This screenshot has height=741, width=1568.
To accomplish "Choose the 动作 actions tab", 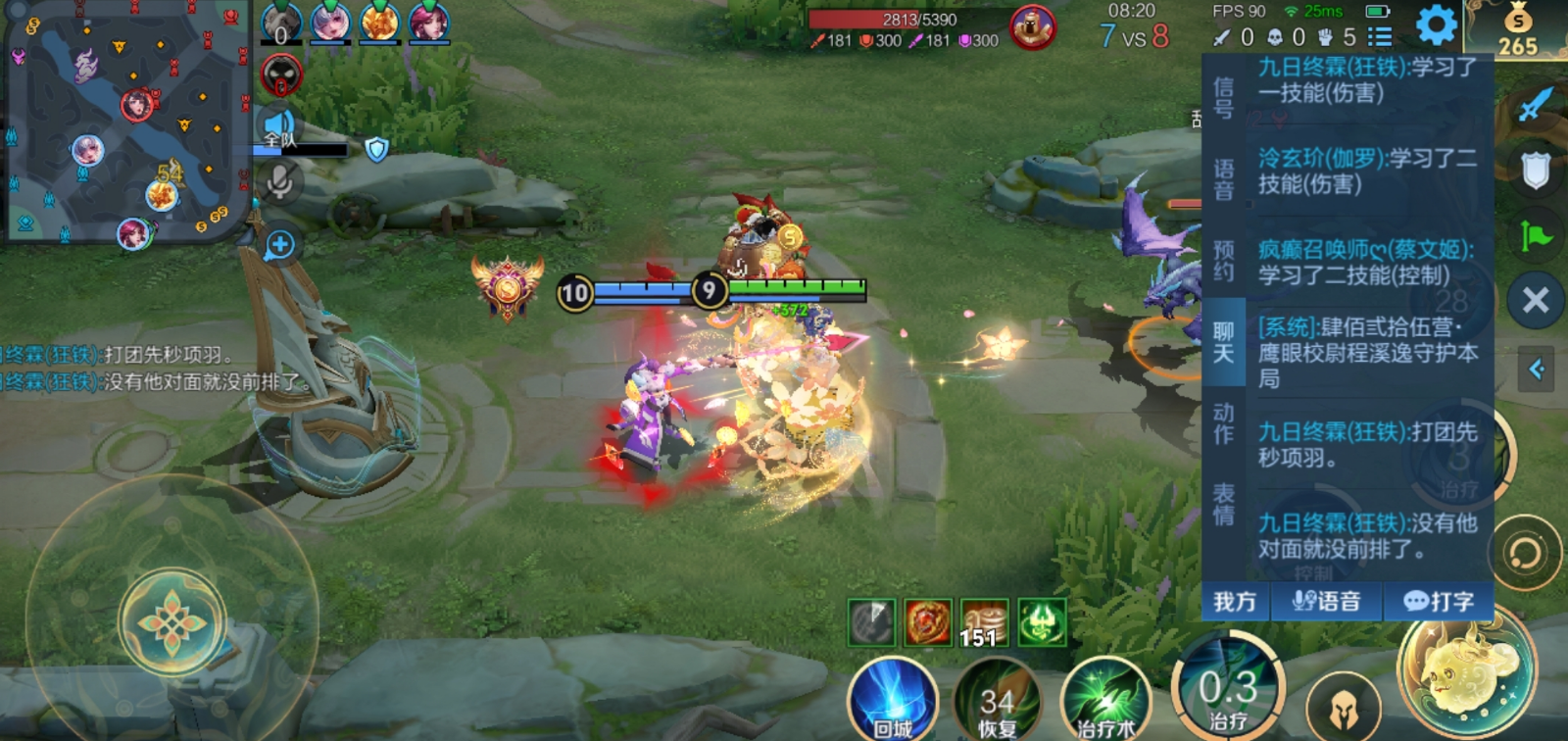I will pos(1224,423).
